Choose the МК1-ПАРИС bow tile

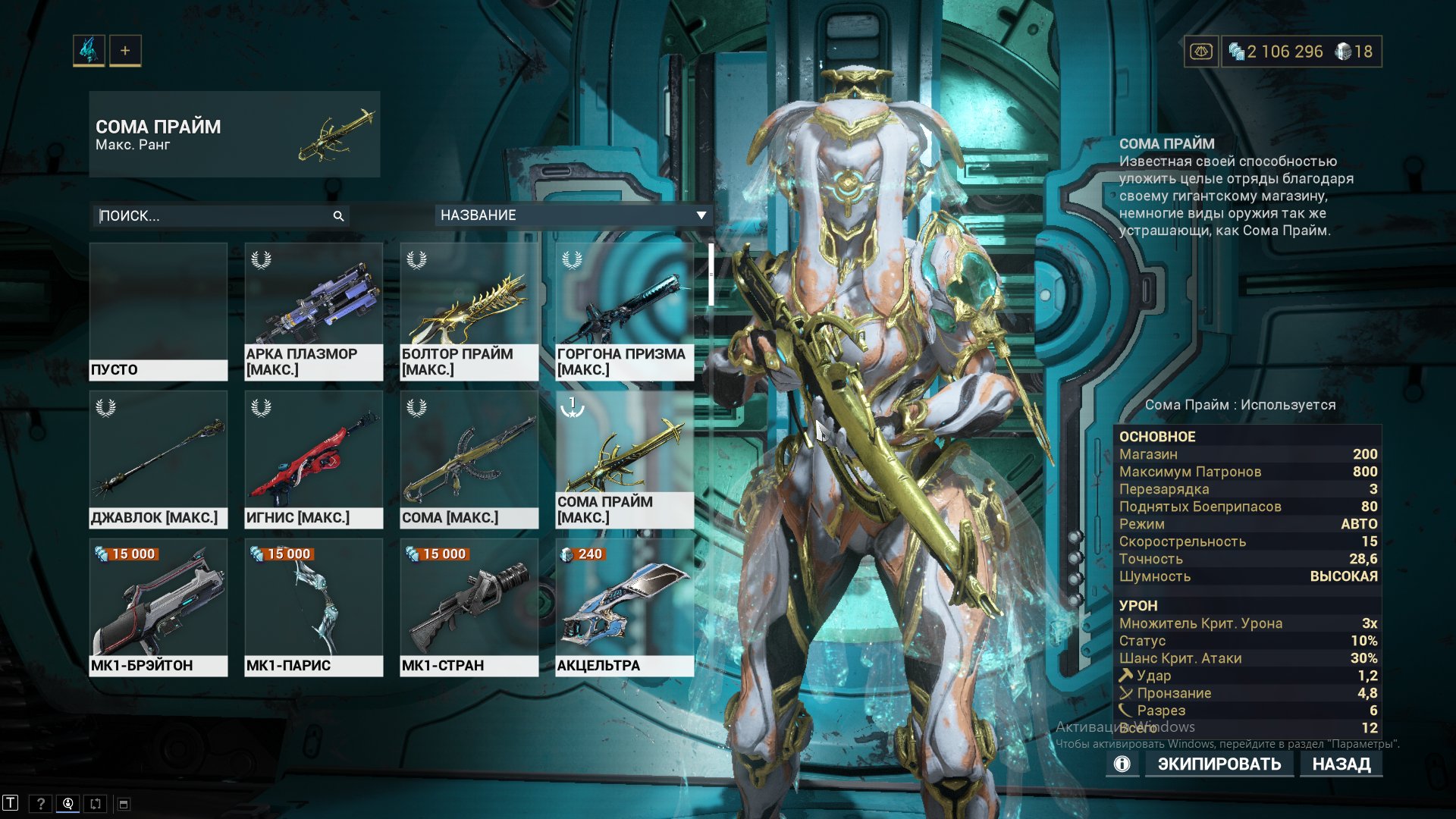(x=314, y=607)
